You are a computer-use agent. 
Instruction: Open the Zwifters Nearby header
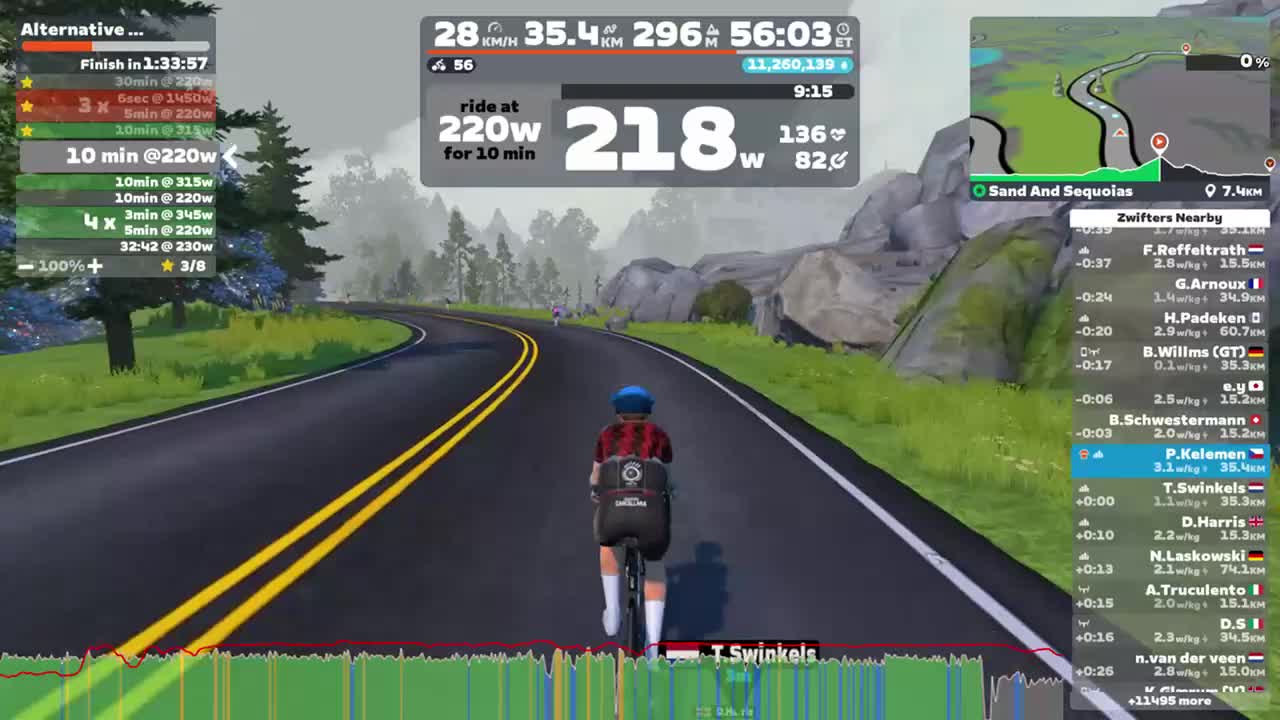click(1168, 217)
